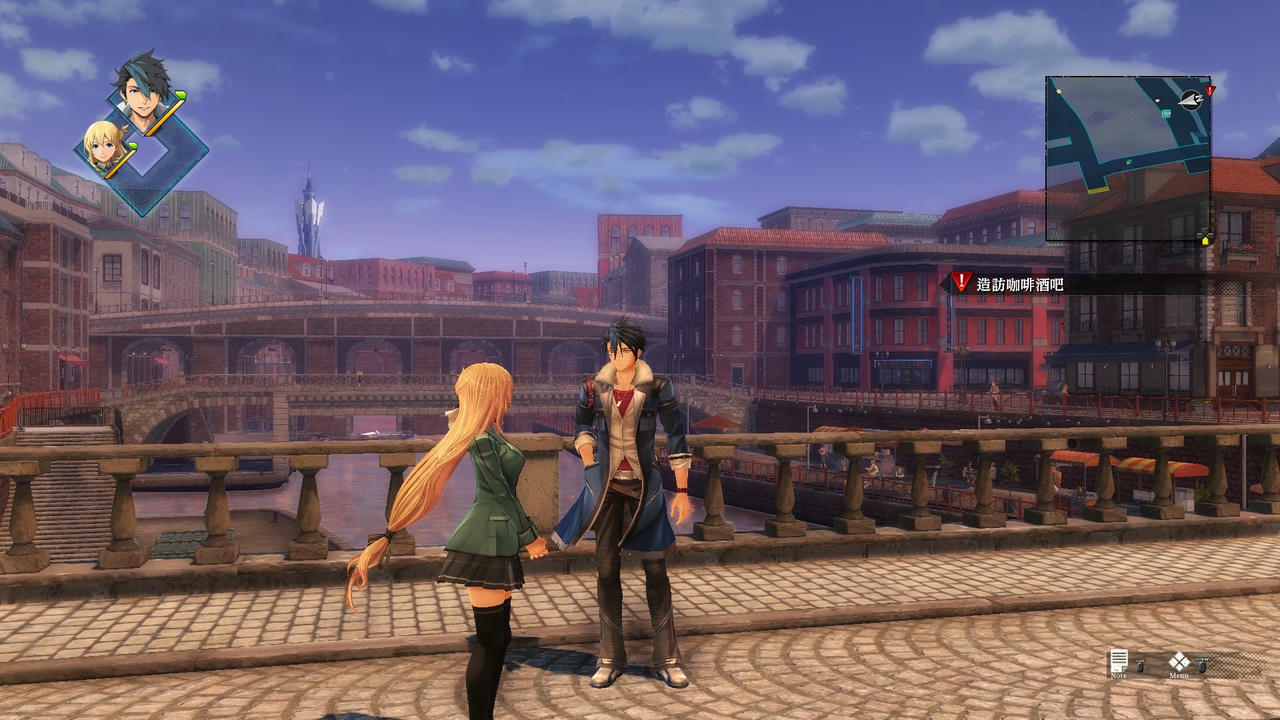Click the red alert marker beside the minimap
Viewport: 1280px width, 720px height.
(1211, 91)
